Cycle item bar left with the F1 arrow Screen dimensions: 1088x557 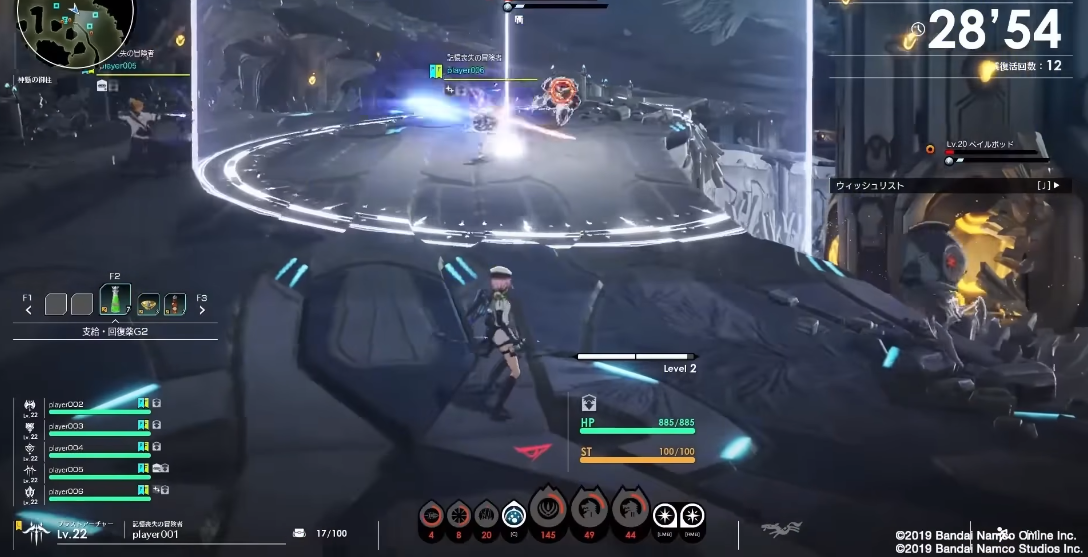point(28,309)
